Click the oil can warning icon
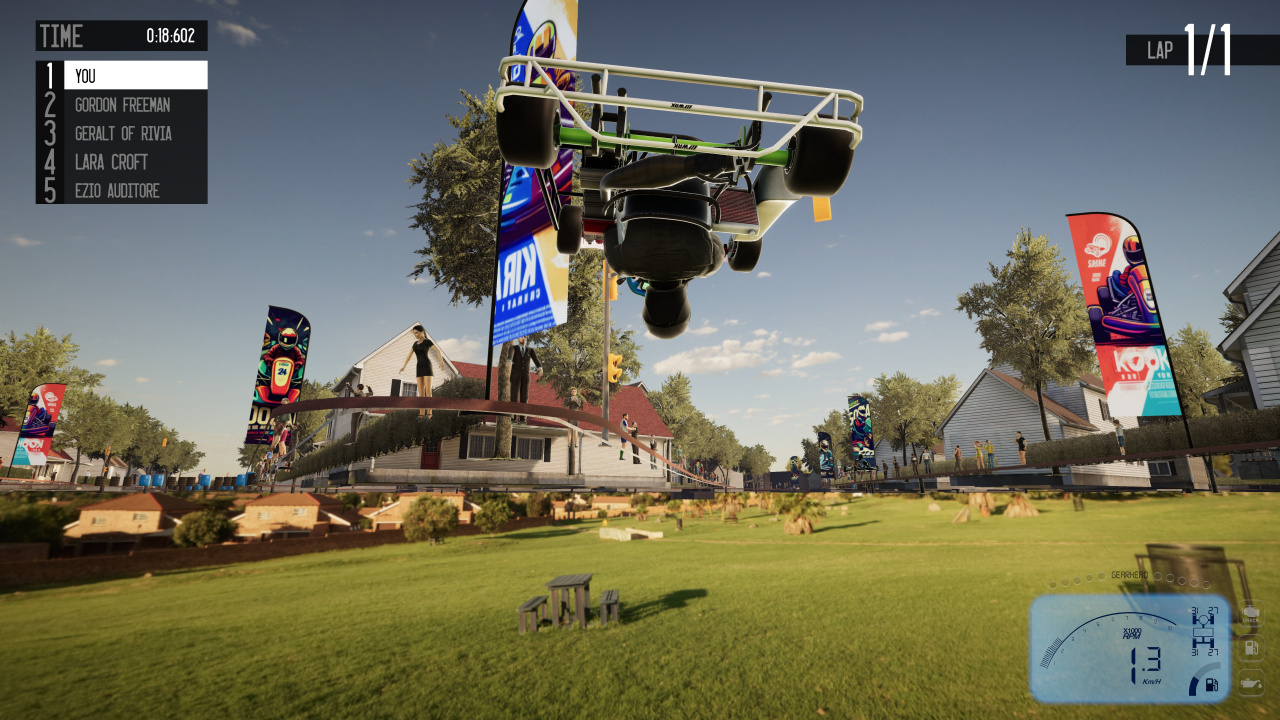The width and height of the screenshot is (1280, 720). [1251, 683]
